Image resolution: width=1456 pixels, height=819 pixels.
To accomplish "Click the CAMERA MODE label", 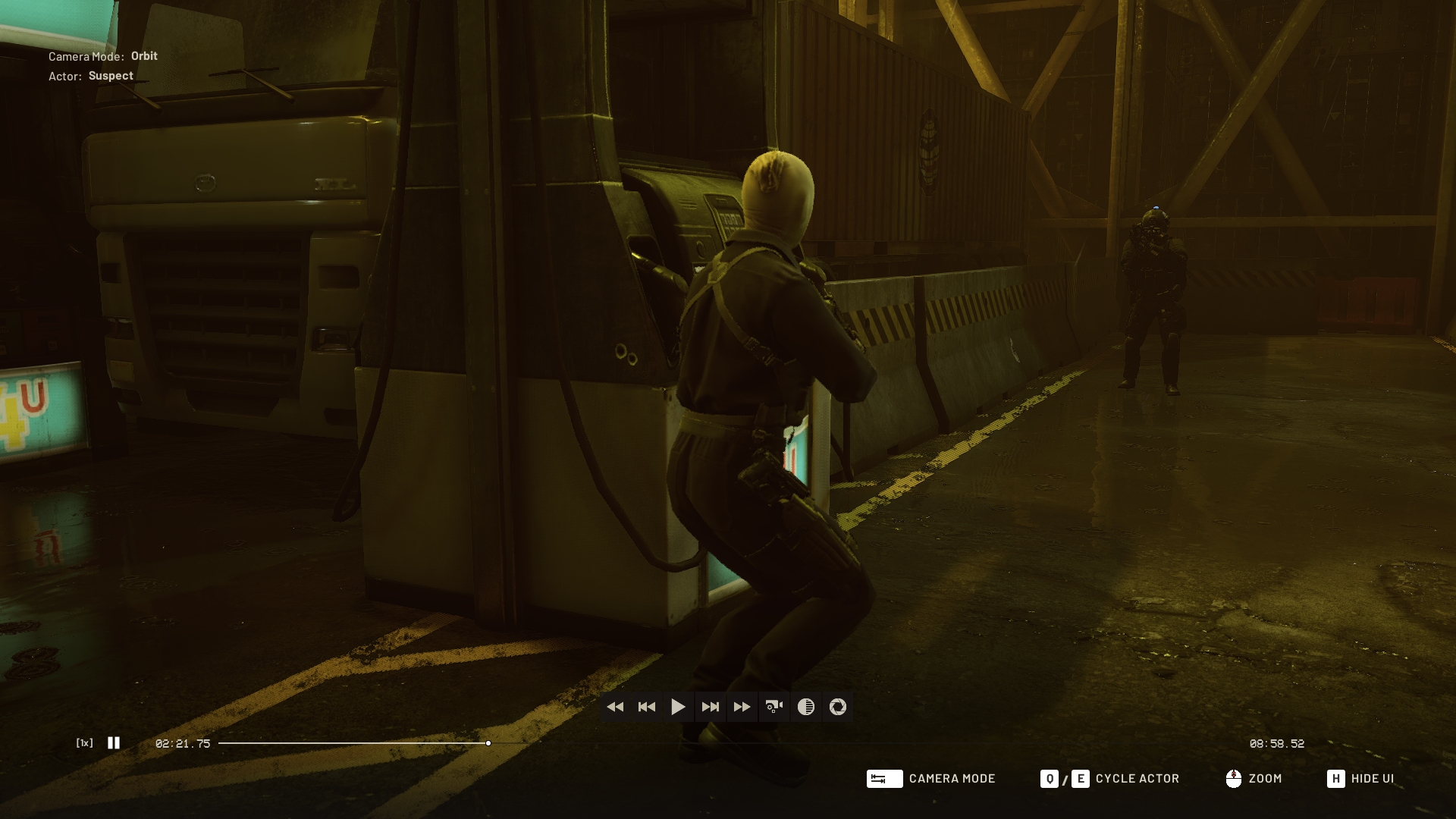I will [x=952, y=779].
